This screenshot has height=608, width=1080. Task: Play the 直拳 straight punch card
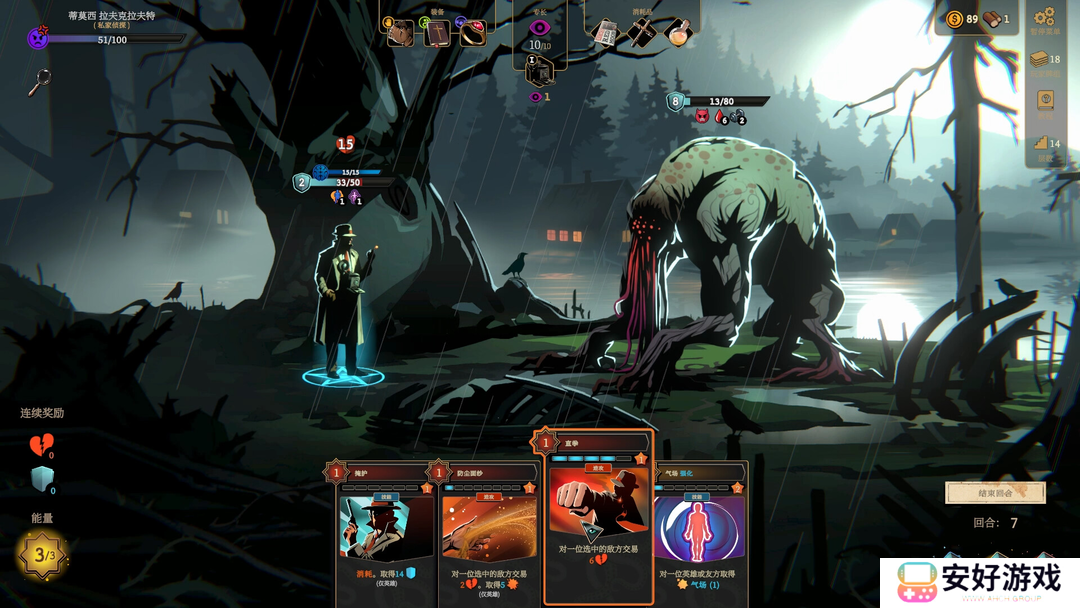(598, 520)
